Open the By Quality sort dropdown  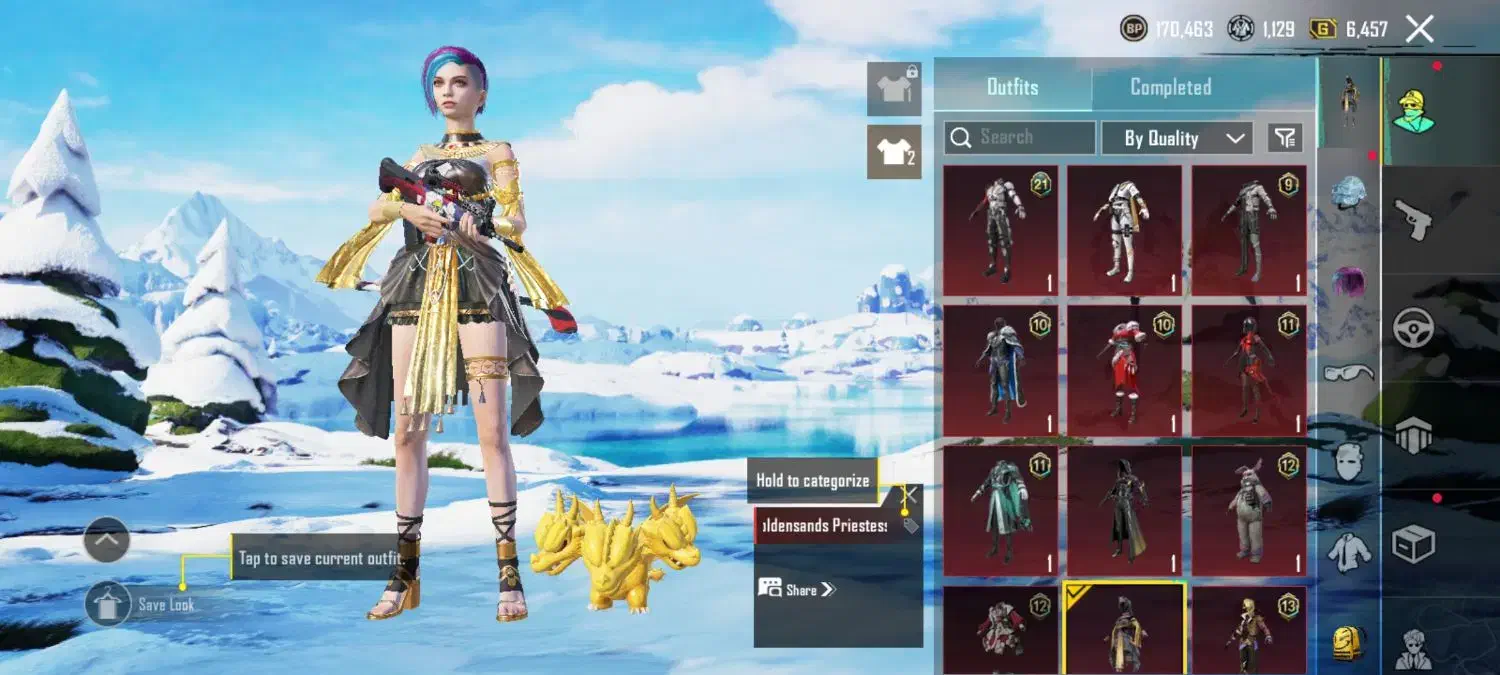pyautogui.click(x=1176, y=138)
